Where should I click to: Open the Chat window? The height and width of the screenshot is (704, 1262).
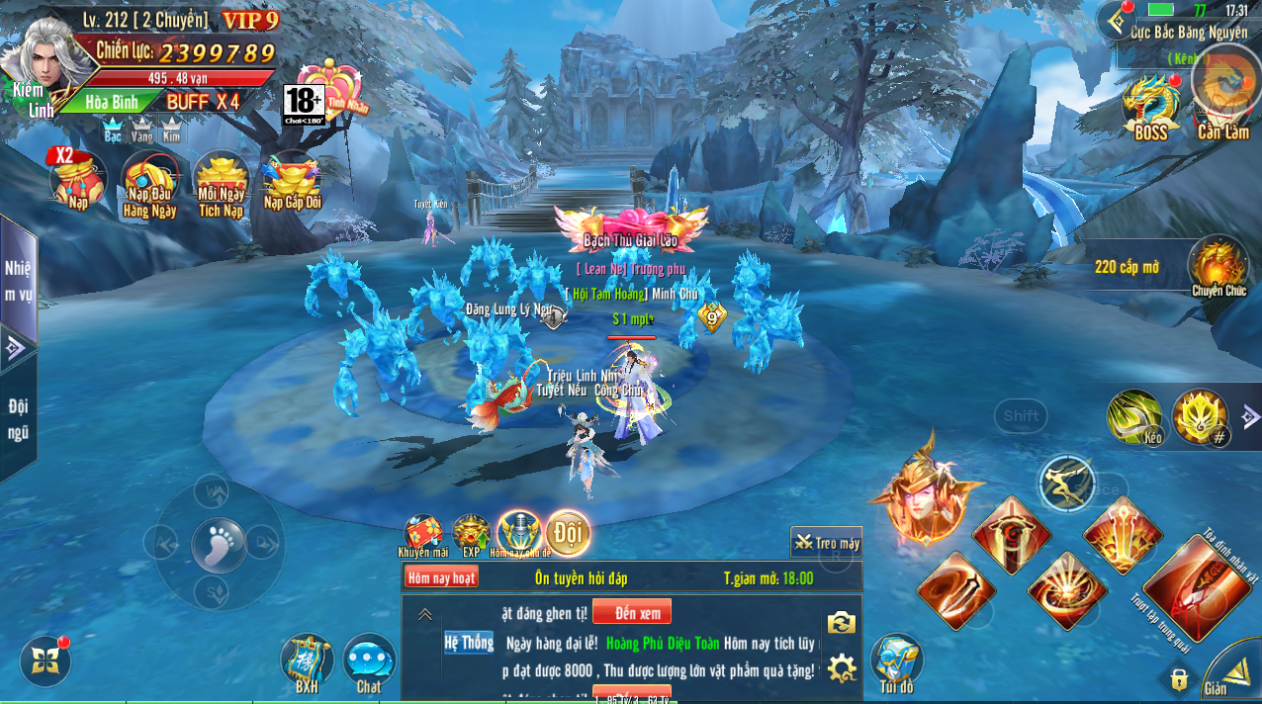(x=369, y=662)
